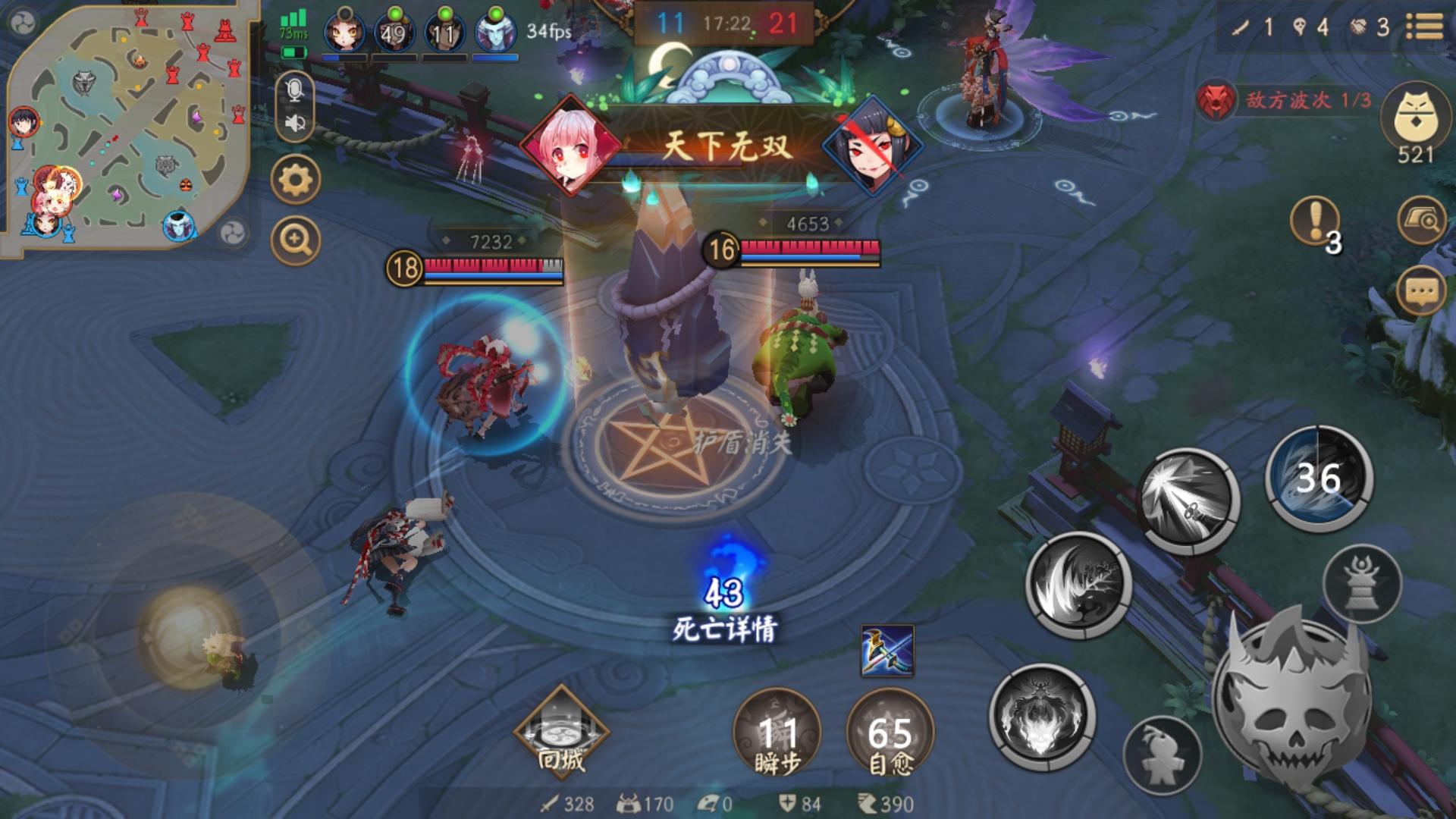The height and width of the screenshot is (819, 1456).
Task: Activate the 自愈 self-heal skill icon
Action: pos(890,730)
